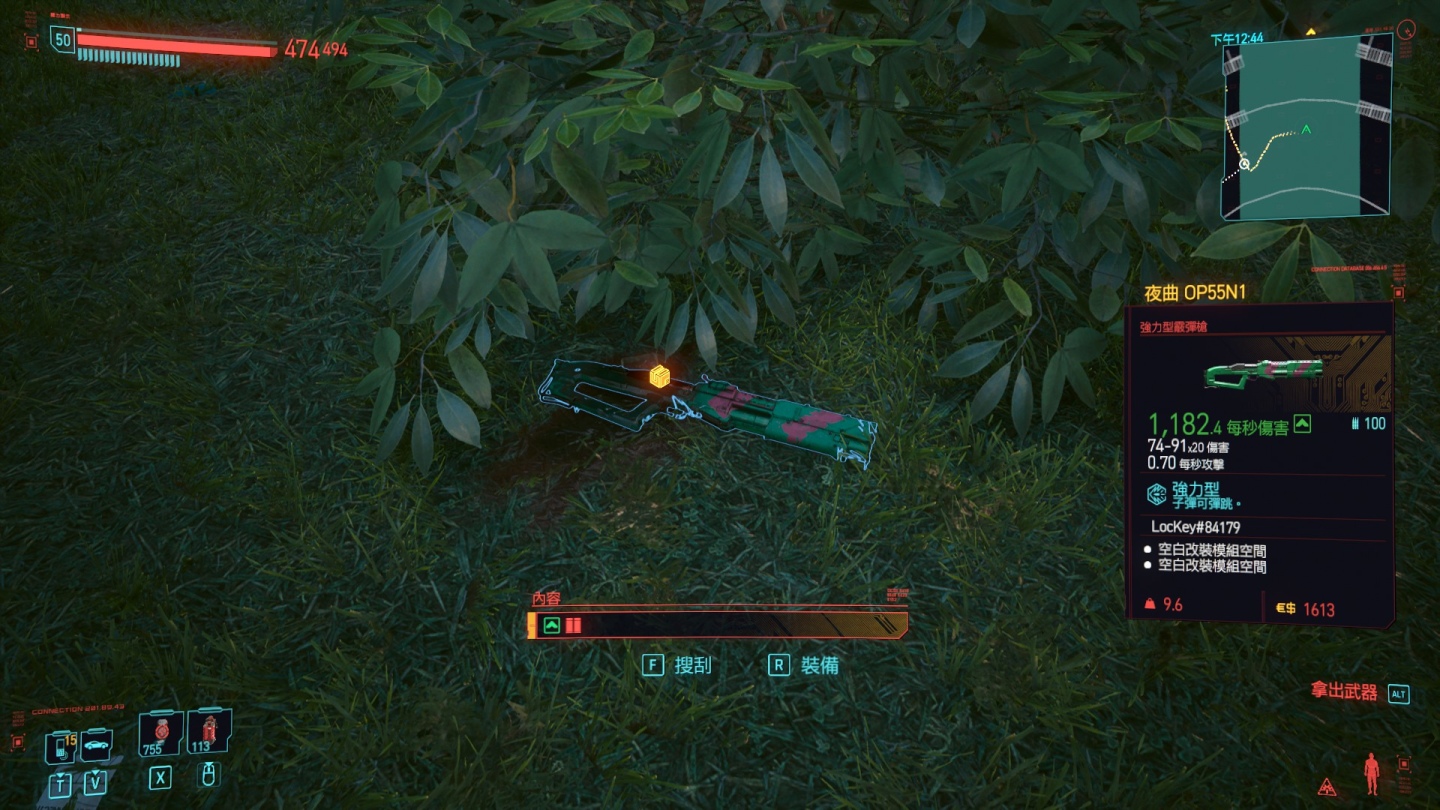1440x810 pixels.
Task: Select the grenade slot showing 755
Action: (x=160, y=734)
